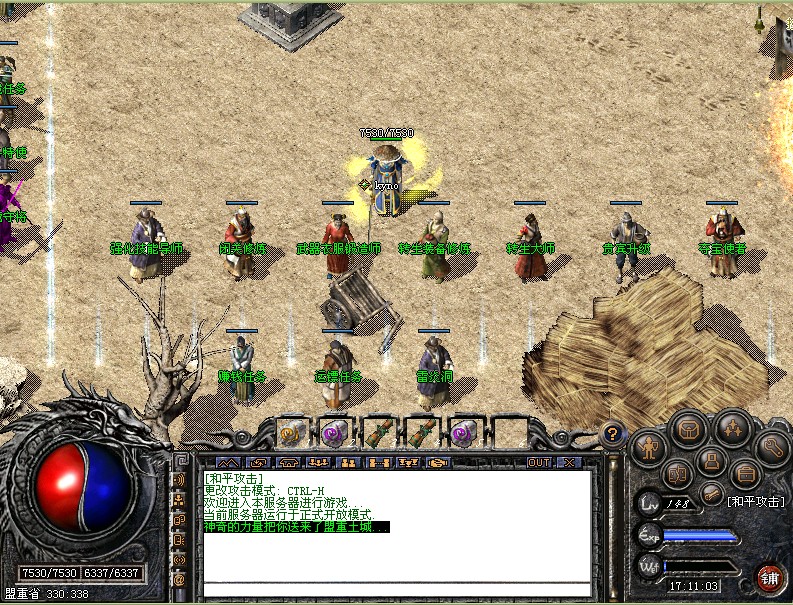Click the sound-wave shout channel button
This screenshot has width=793, height=605.
[x=179, y=480]
